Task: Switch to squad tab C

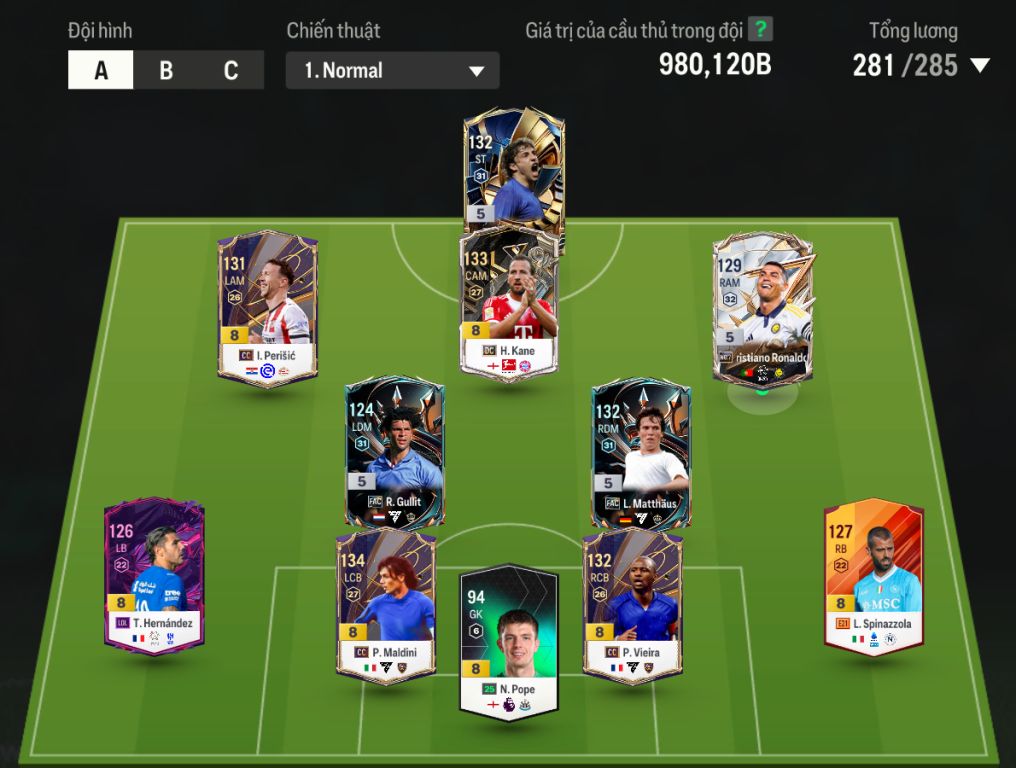Action: [231, 71]
